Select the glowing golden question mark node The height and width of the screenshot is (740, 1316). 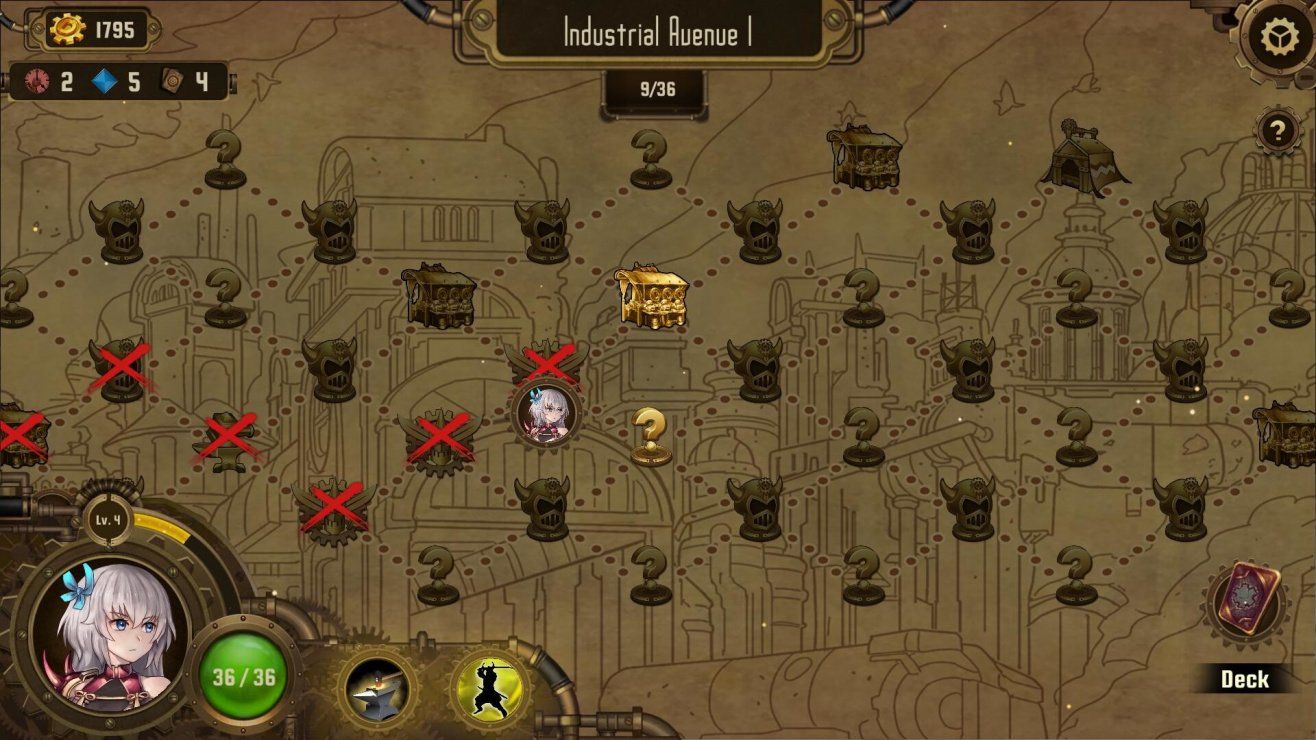(x=651, y=436)
